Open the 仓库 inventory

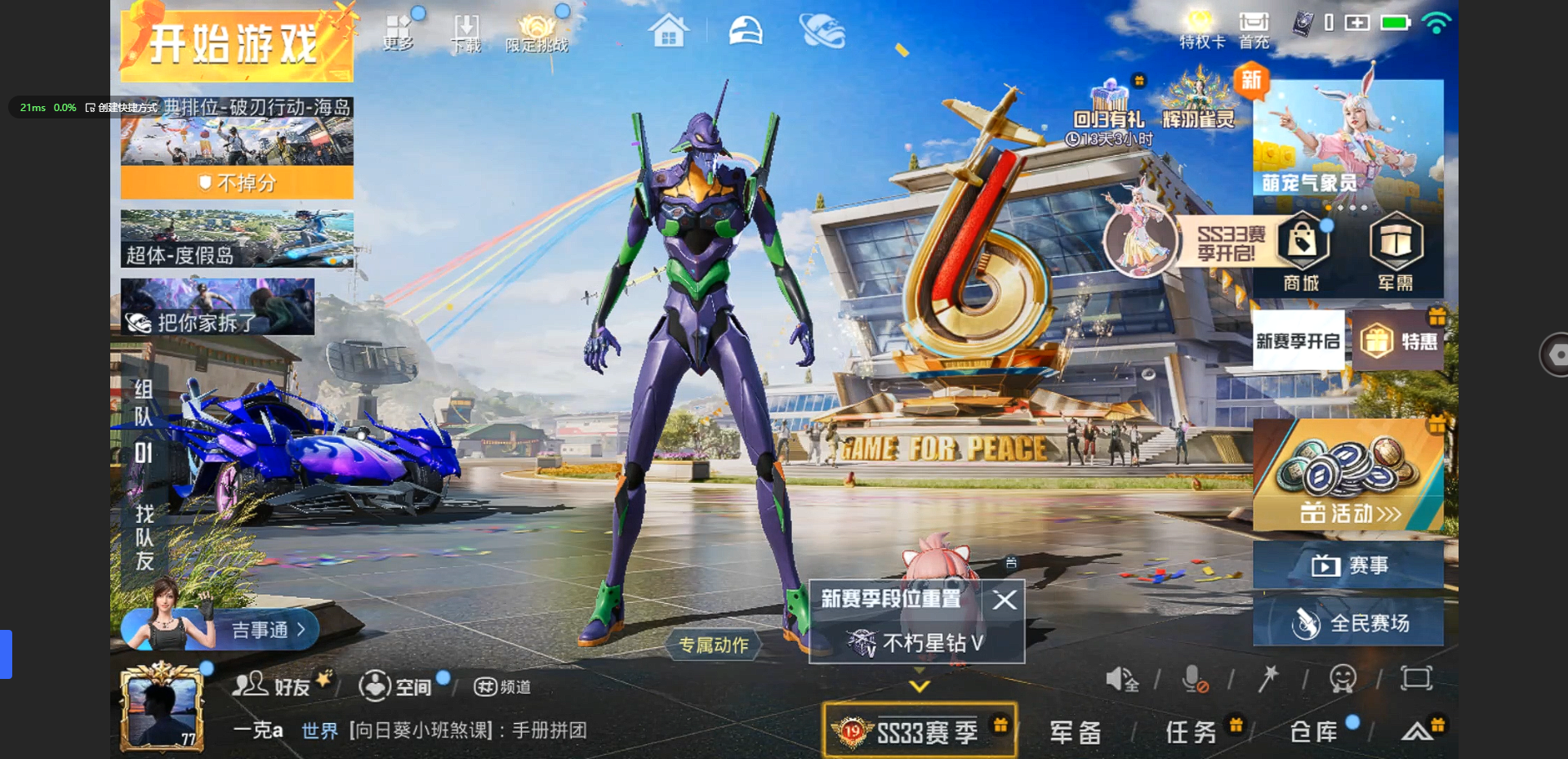1313,732
